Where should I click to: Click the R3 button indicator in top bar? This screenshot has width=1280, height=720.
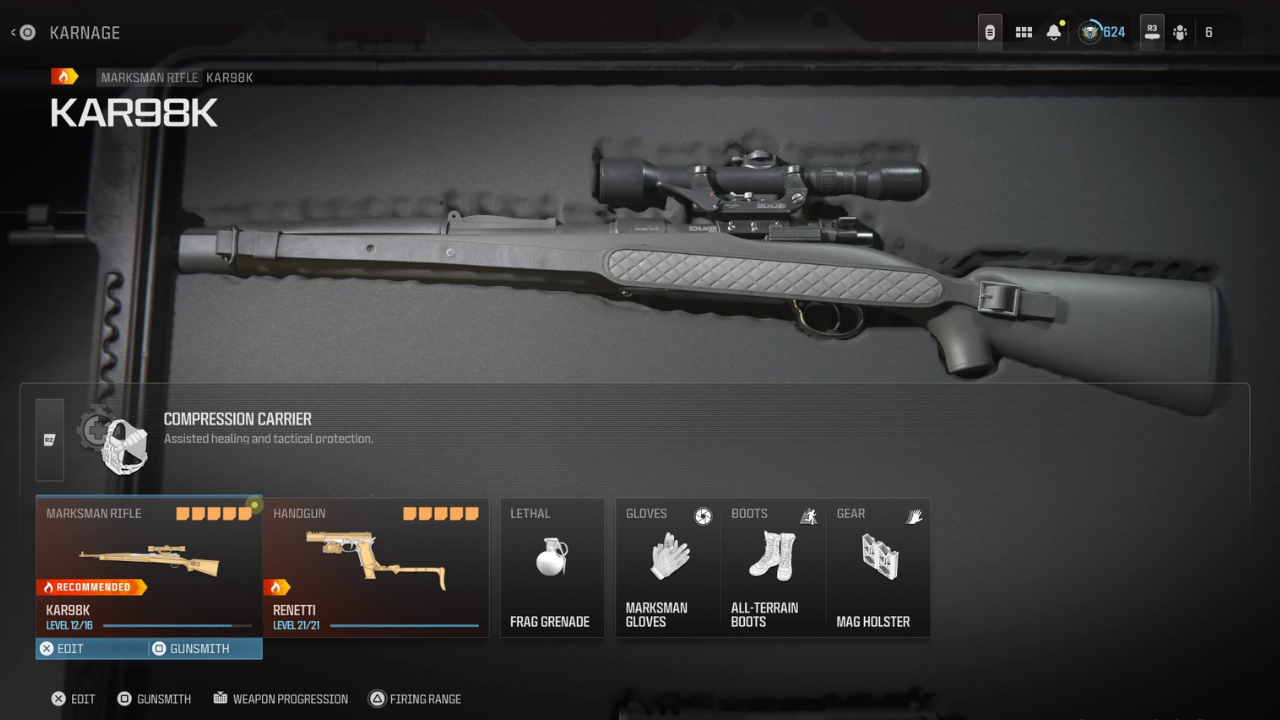coord(1150,31)
